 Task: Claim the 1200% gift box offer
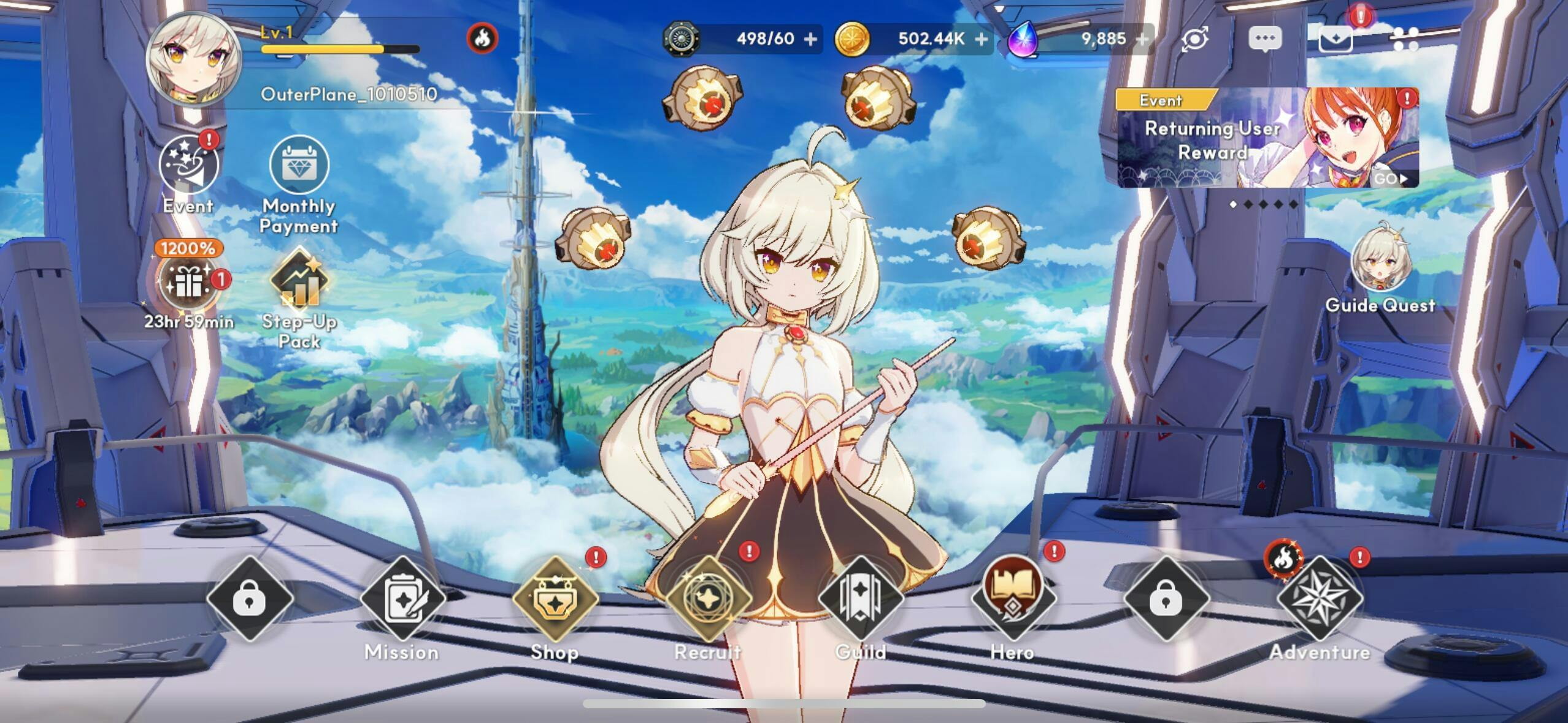[189, 282]
